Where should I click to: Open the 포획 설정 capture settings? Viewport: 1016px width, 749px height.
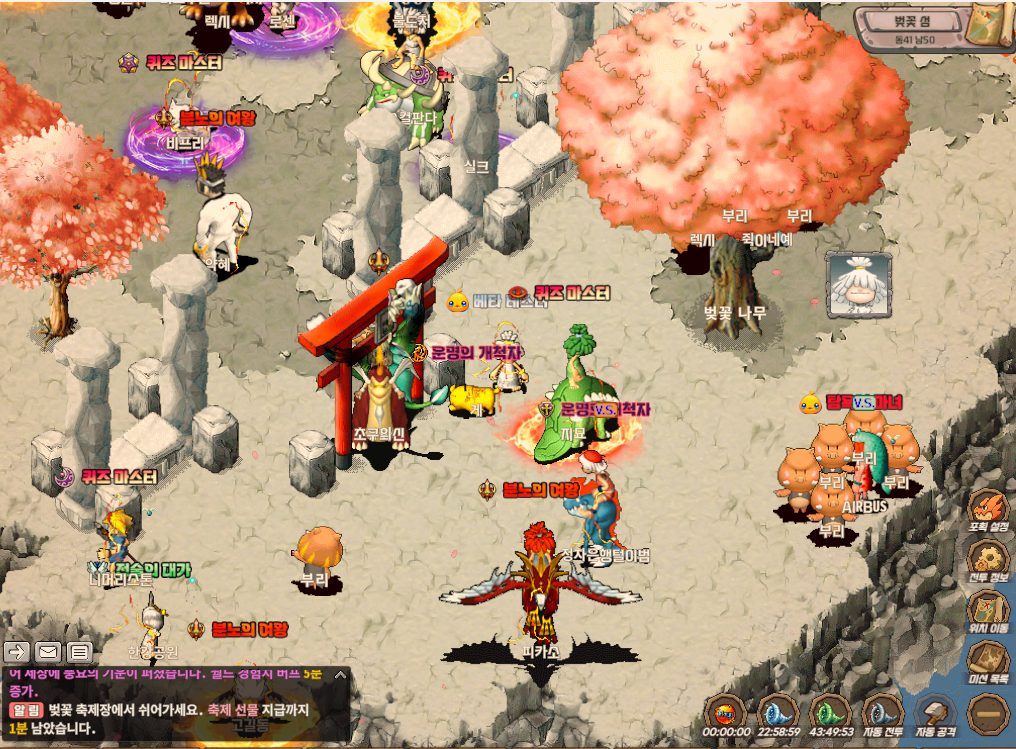click(x=989, y=510)
